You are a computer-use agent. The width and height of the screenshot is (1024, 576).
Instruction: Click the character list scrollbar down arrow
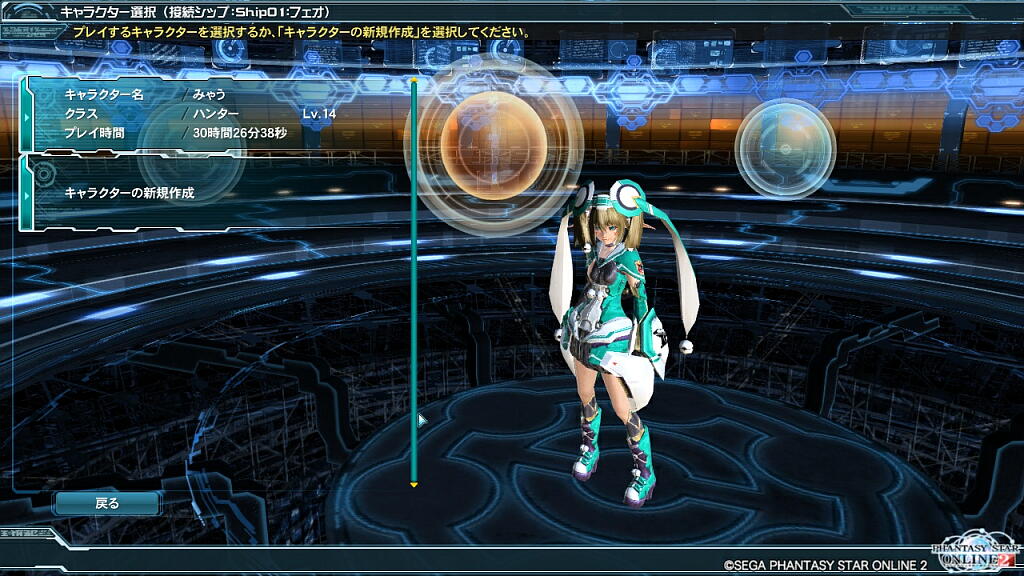point(413,486)
